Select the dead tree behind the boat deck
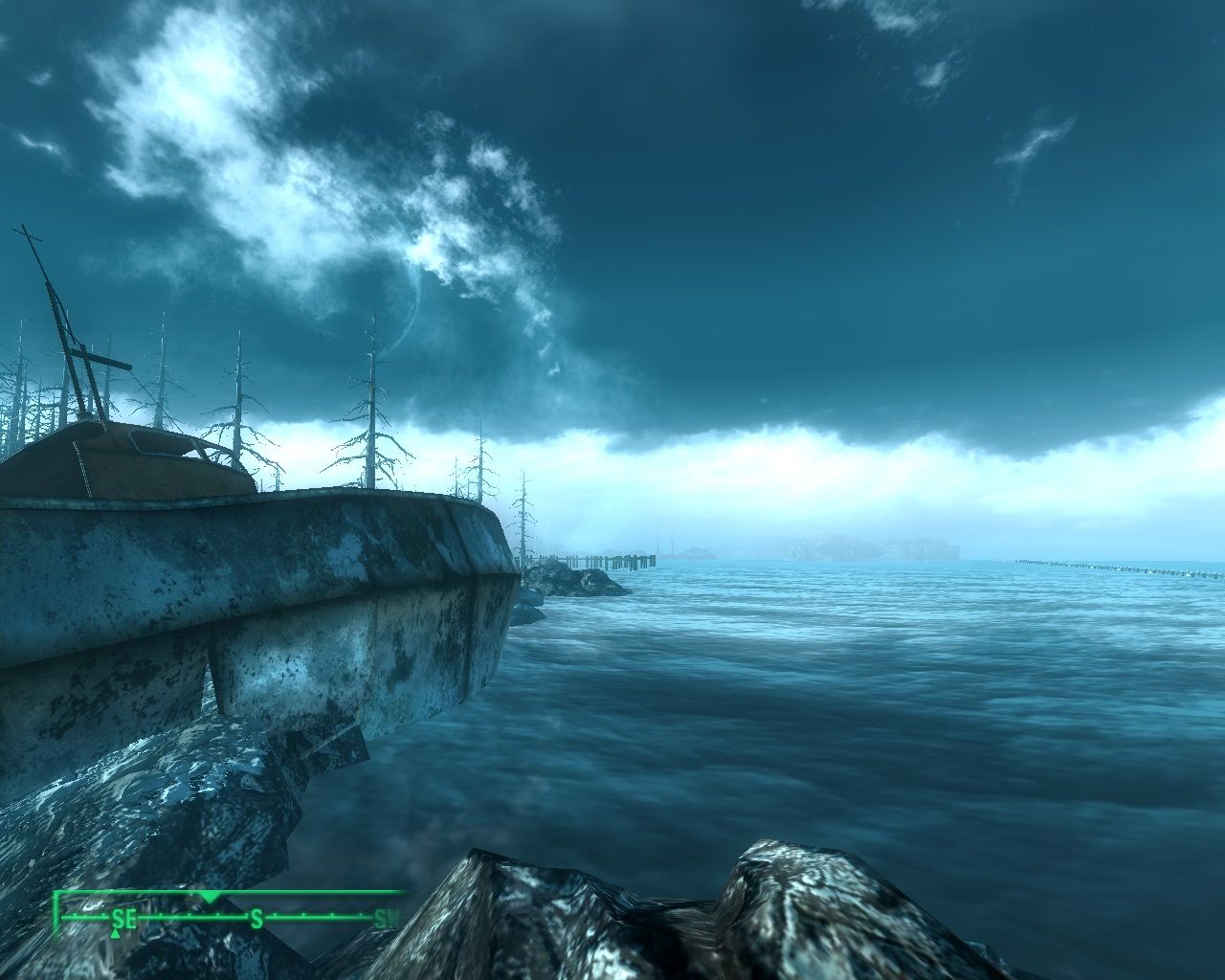1225x980 pixels. pyautogui.click(x=368, y=402)
